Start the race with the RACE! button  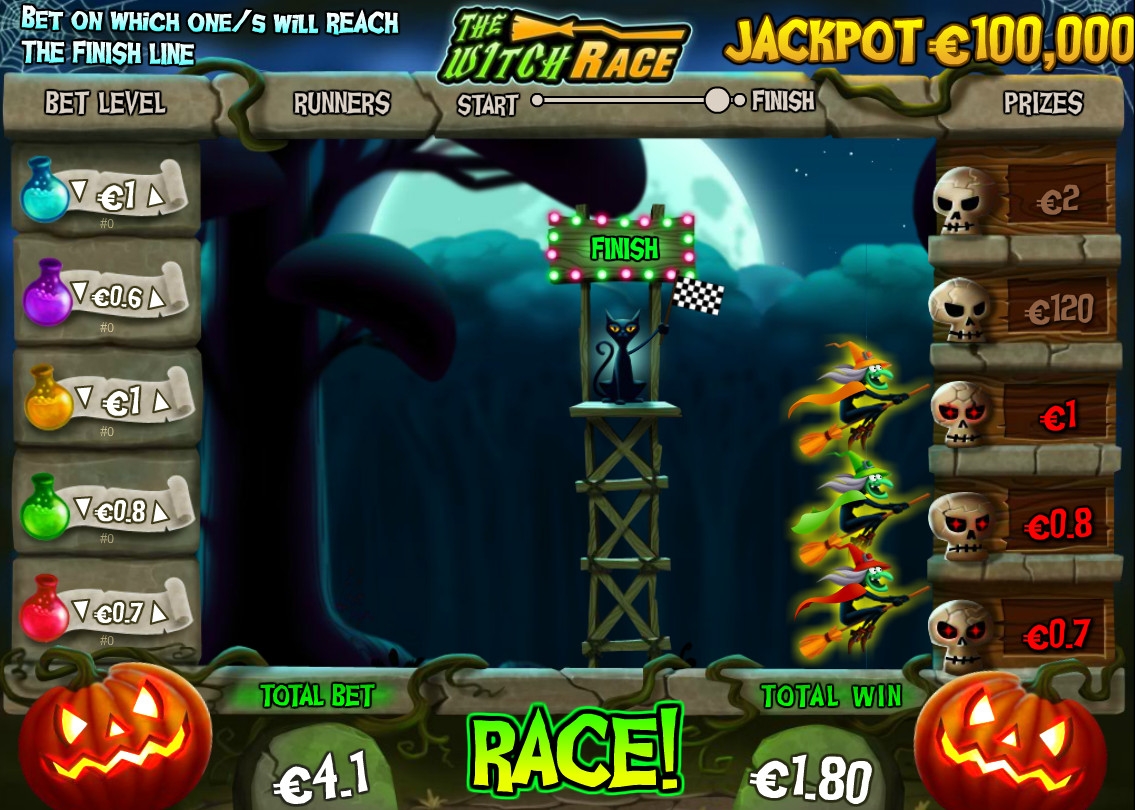pyautogui.click(x=575, y=748)
